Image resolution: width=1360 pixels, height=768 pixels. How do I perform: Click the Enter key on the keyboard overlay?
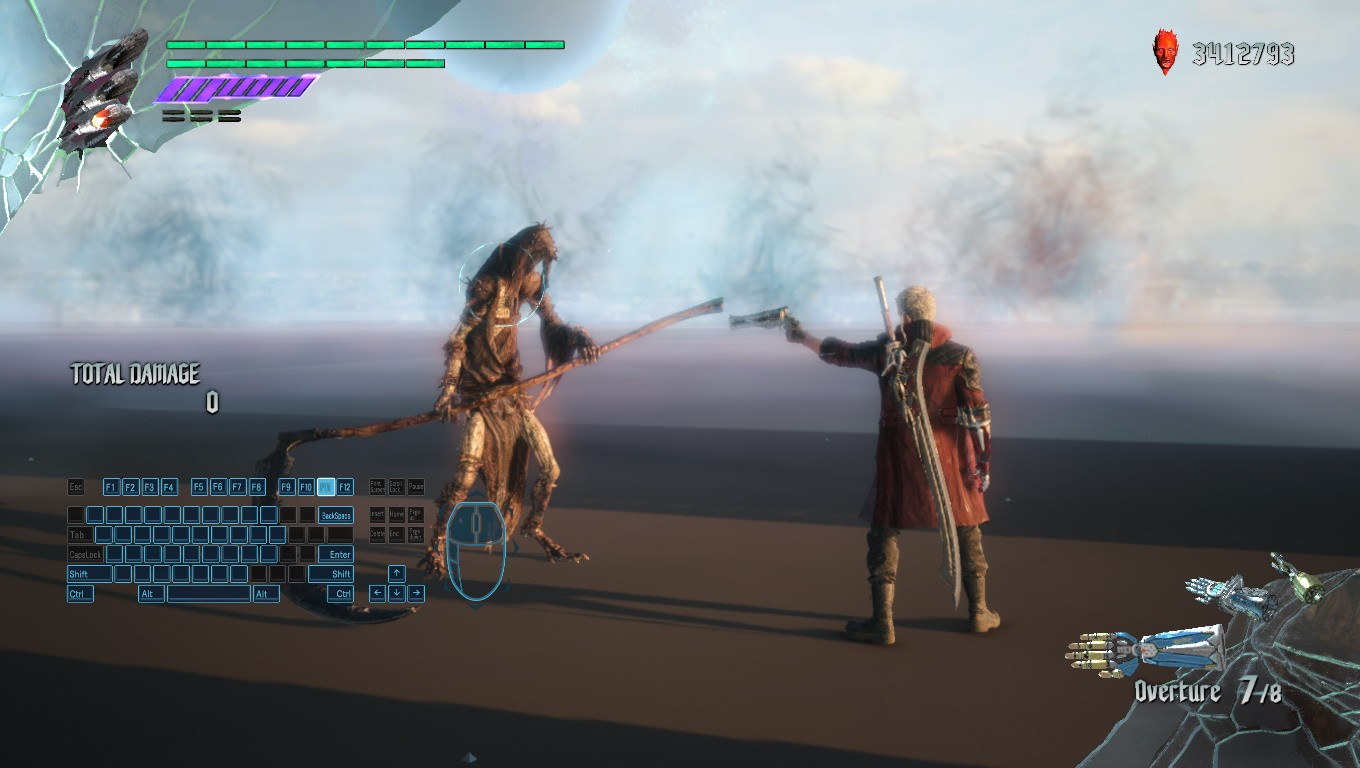click(x=336, y=554)
